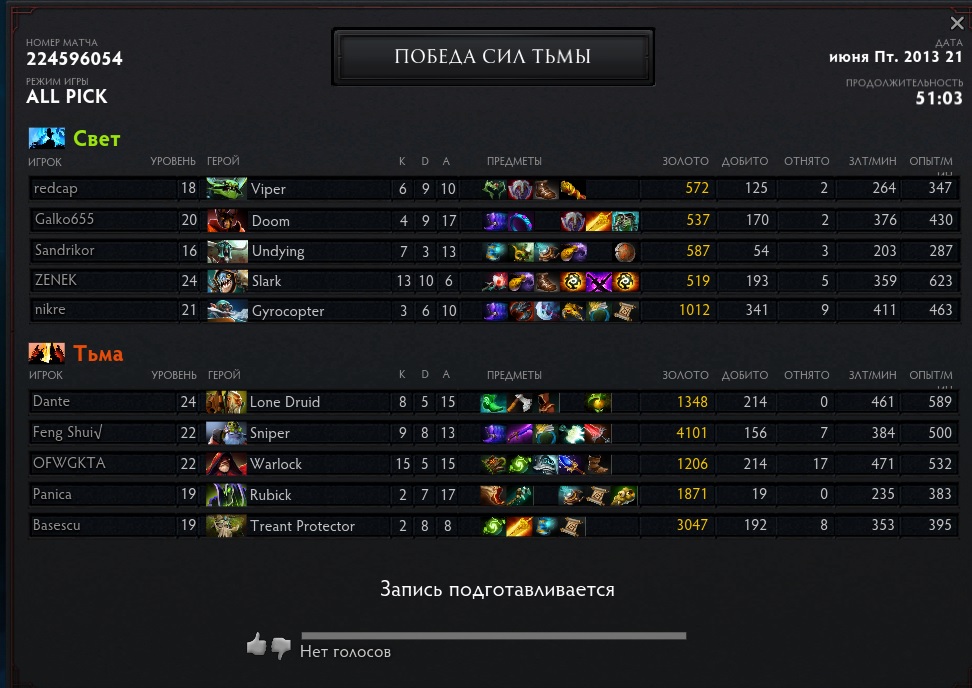Viewport: 972px width, 688px height.
Task: Choose player ZENEK's name
Action: pyautogui.click(x=56, y=281)
